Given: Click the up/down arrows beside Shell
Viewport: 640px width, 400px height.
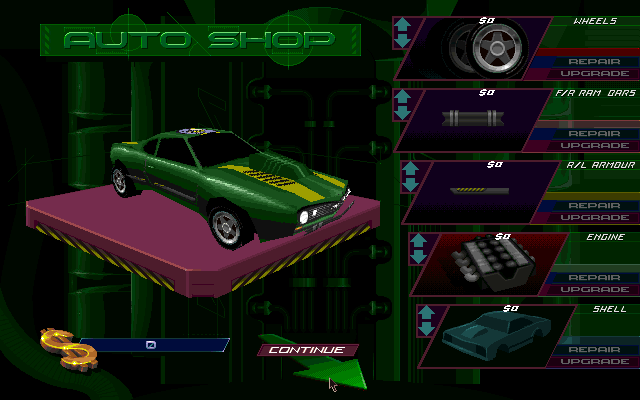Looking at the screenshot, I should [426, 321].
